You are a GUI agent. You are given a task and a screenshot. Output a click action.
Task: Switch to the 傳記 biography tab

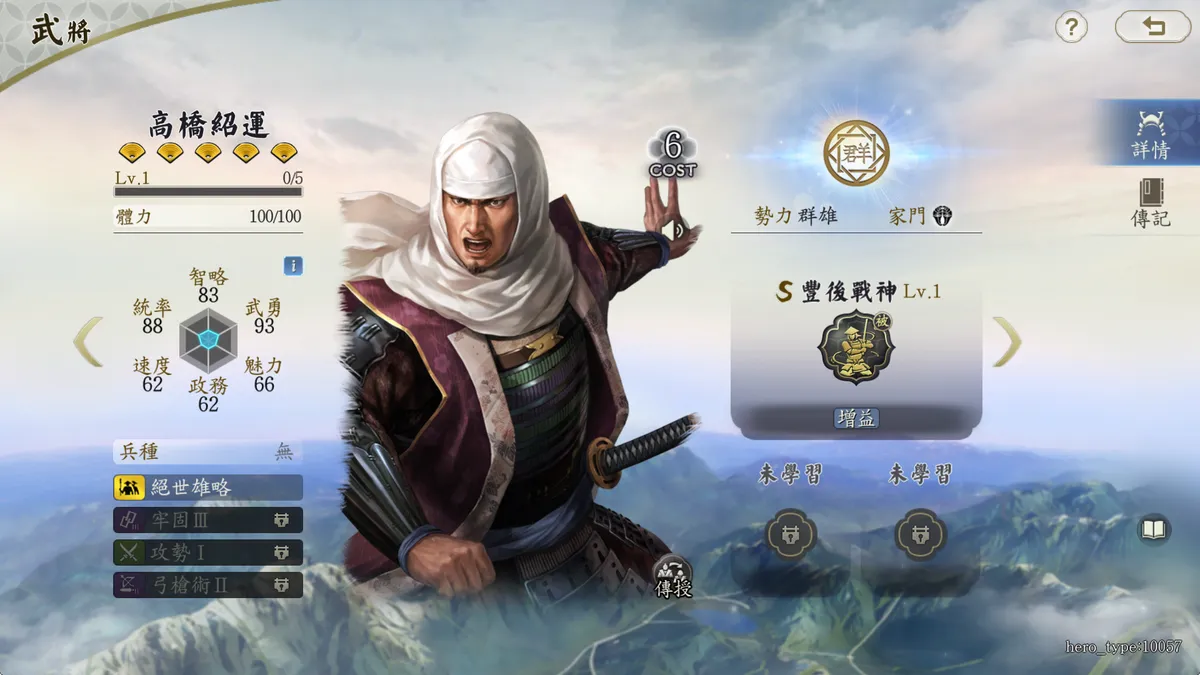coord(1151,203)
